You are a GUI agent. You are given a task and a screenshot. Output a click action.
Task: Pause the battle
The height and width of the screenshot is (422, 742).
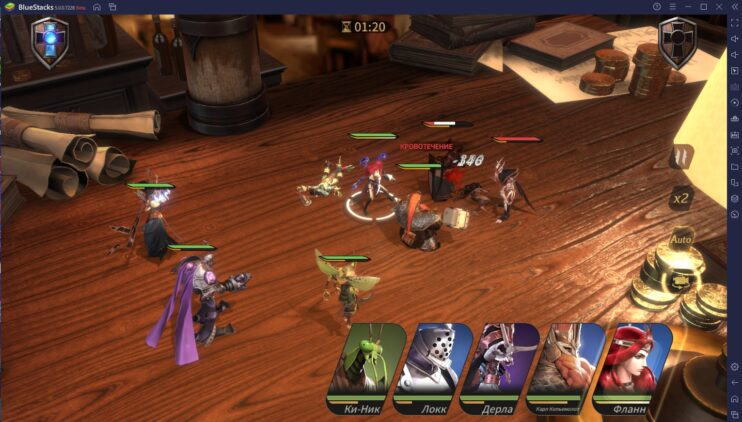point(681,157)
